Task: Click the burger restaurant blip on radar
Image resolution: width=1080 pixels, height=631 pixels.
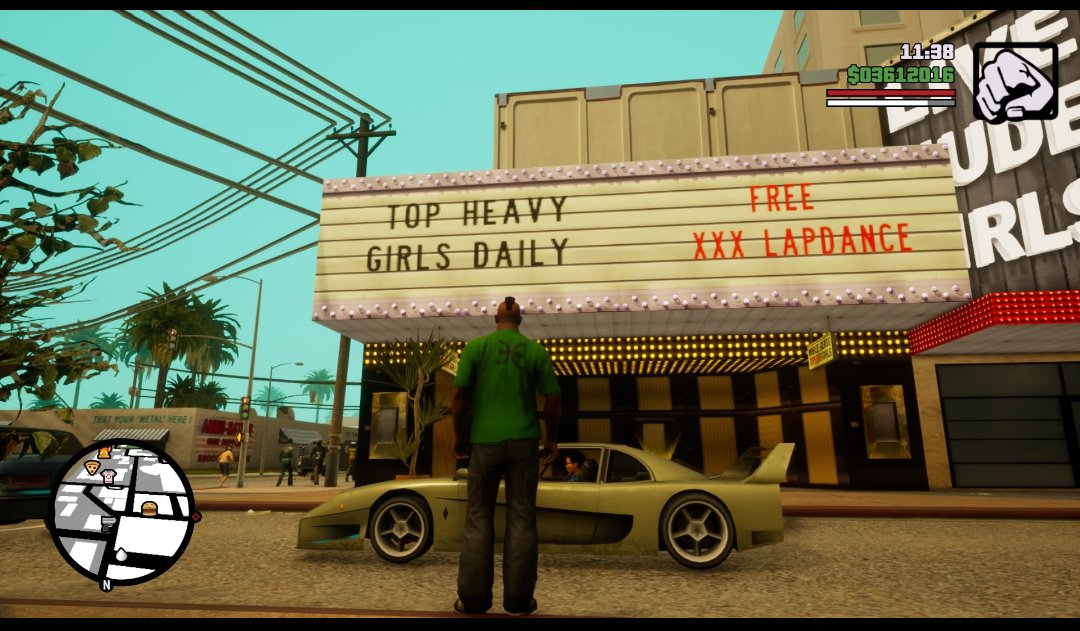Action: click(149, 508)
